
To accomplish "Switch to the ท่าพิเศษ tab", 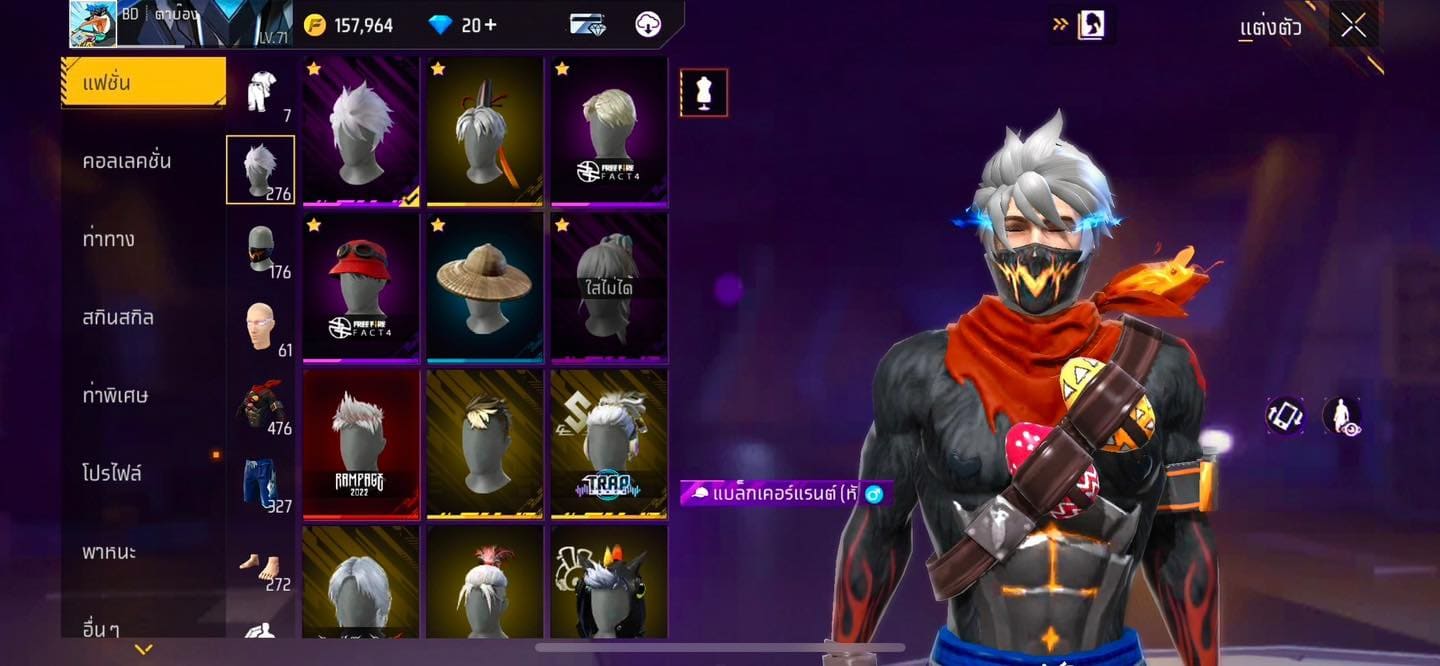I will (x=116, y=395).
